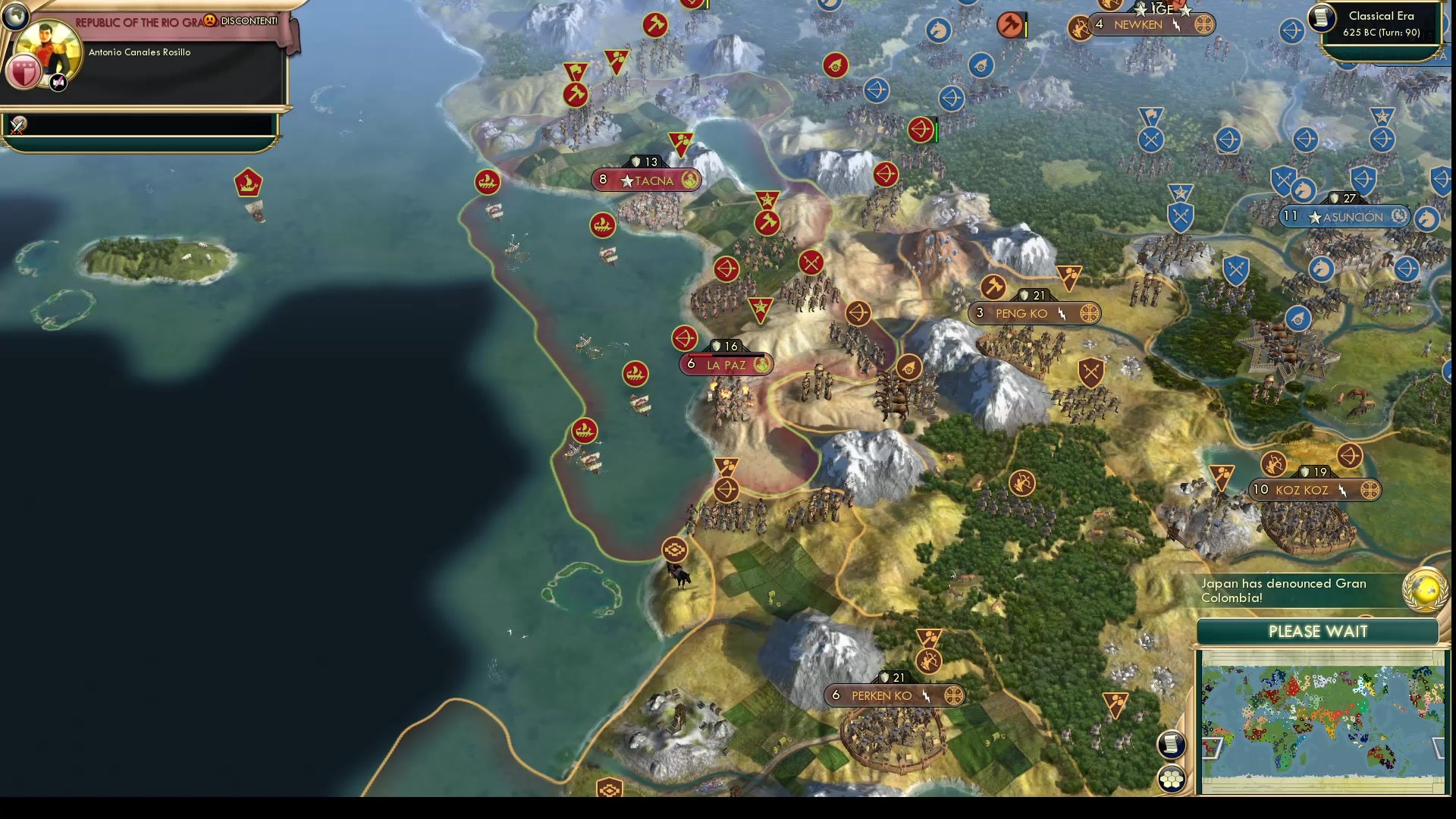Open the Social Policies scroll icon

click(1172, 745)
